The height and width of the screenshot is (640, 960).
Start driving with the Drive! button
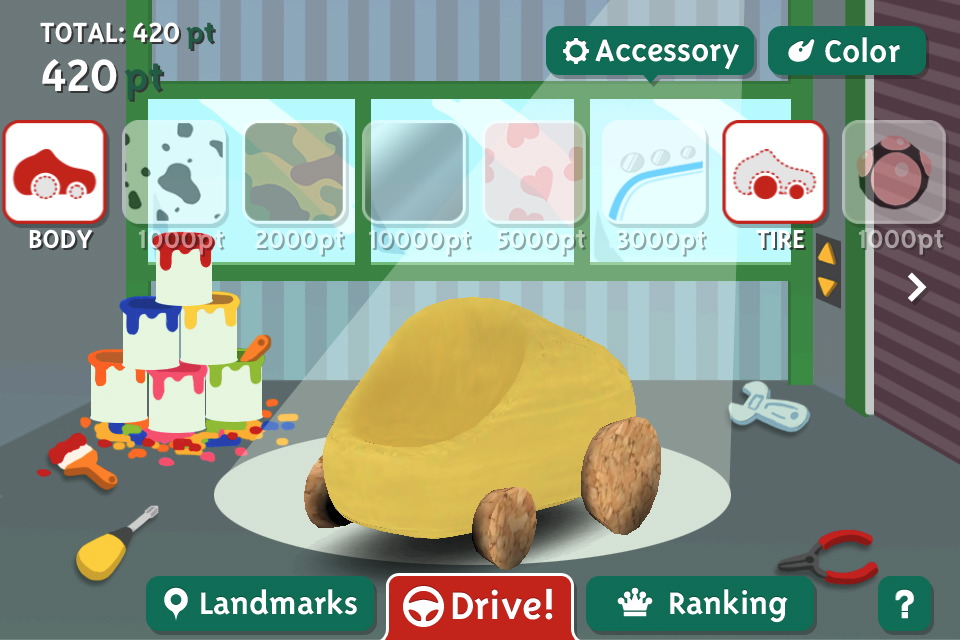[480, 606]
